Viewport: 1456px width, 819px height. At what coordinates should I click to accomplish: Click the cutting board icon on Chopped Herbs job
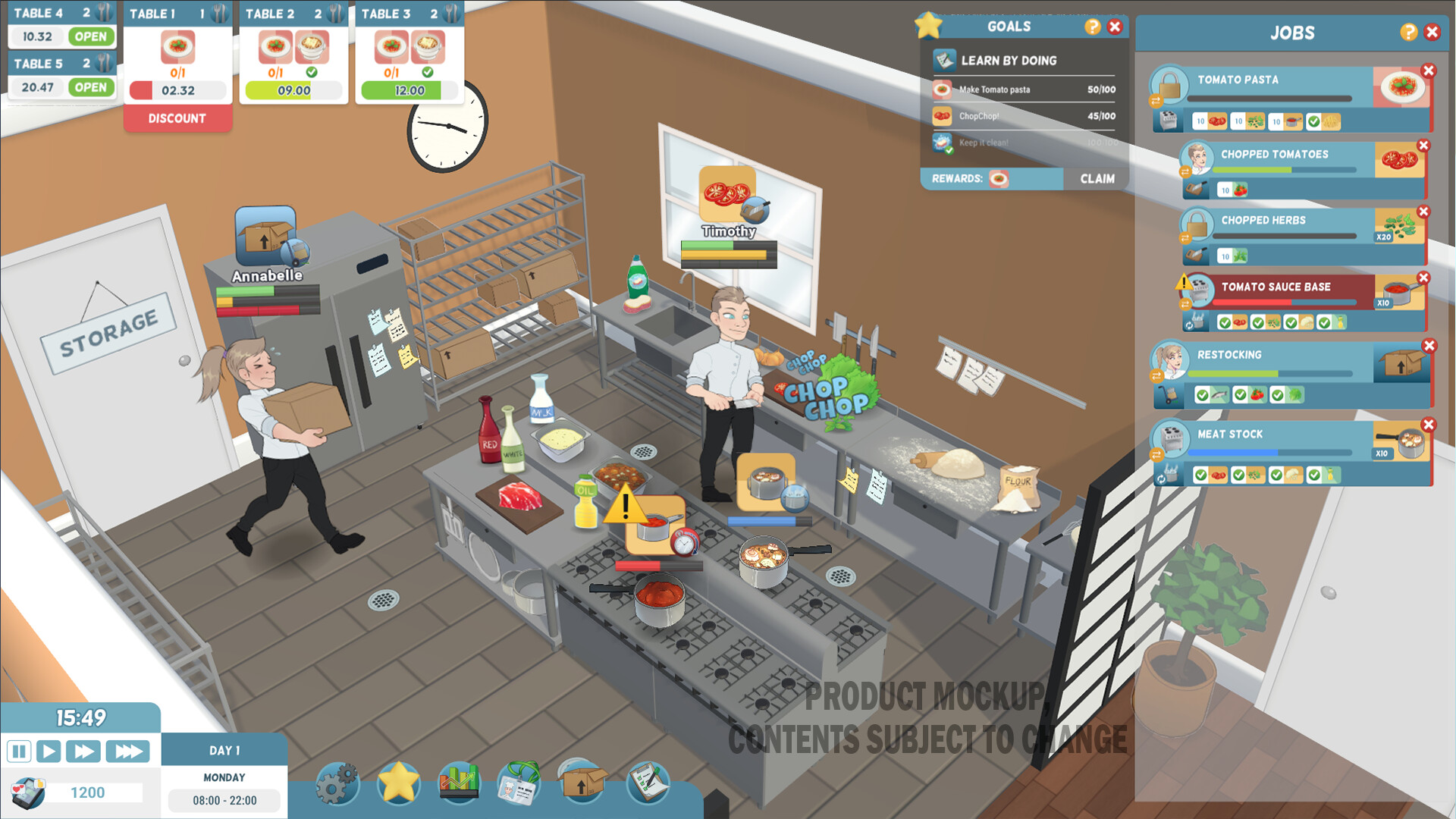click(1196, 254)
